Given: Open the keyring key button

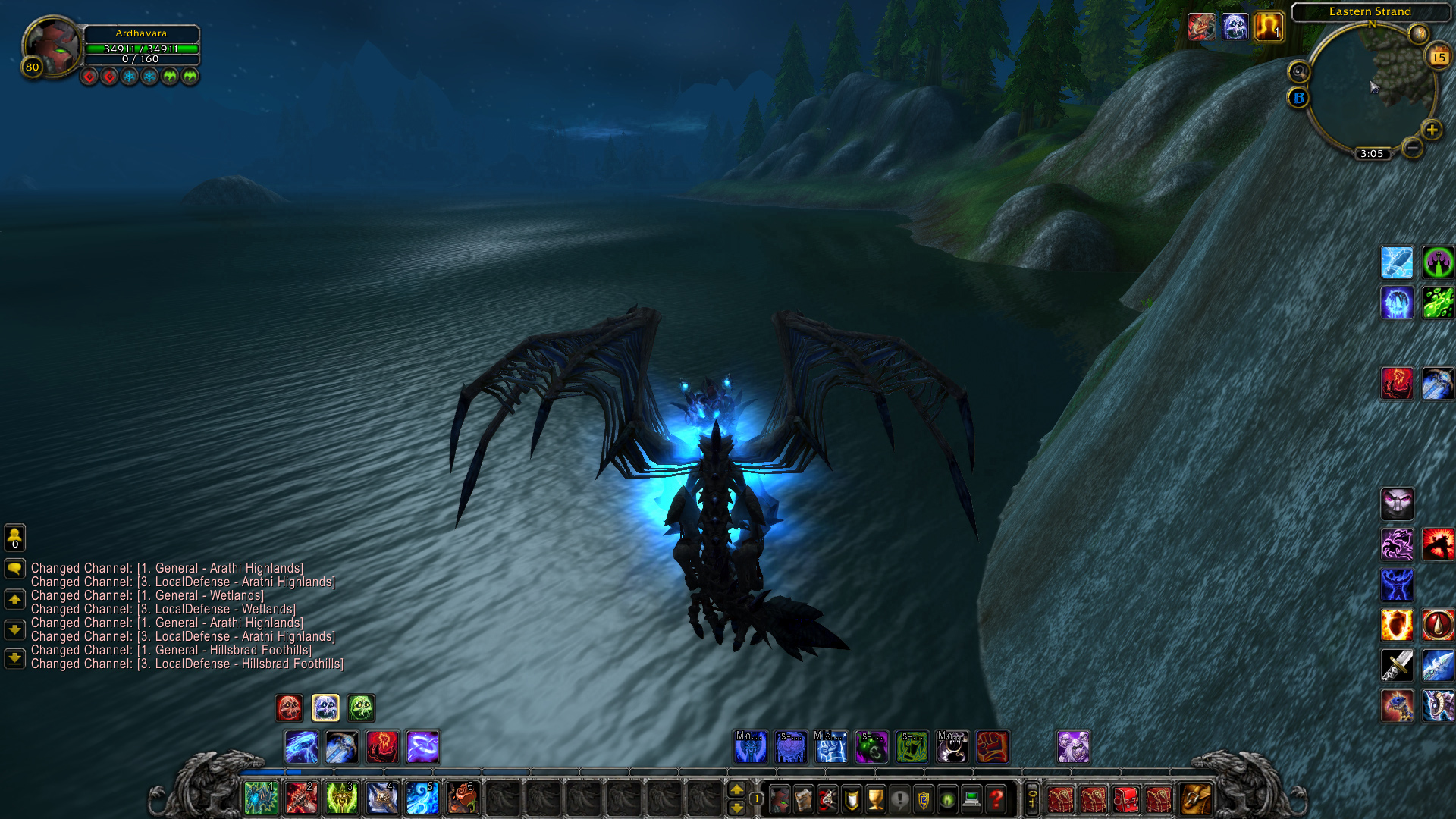Looking at the screenshot, I should click(1032, 799).
